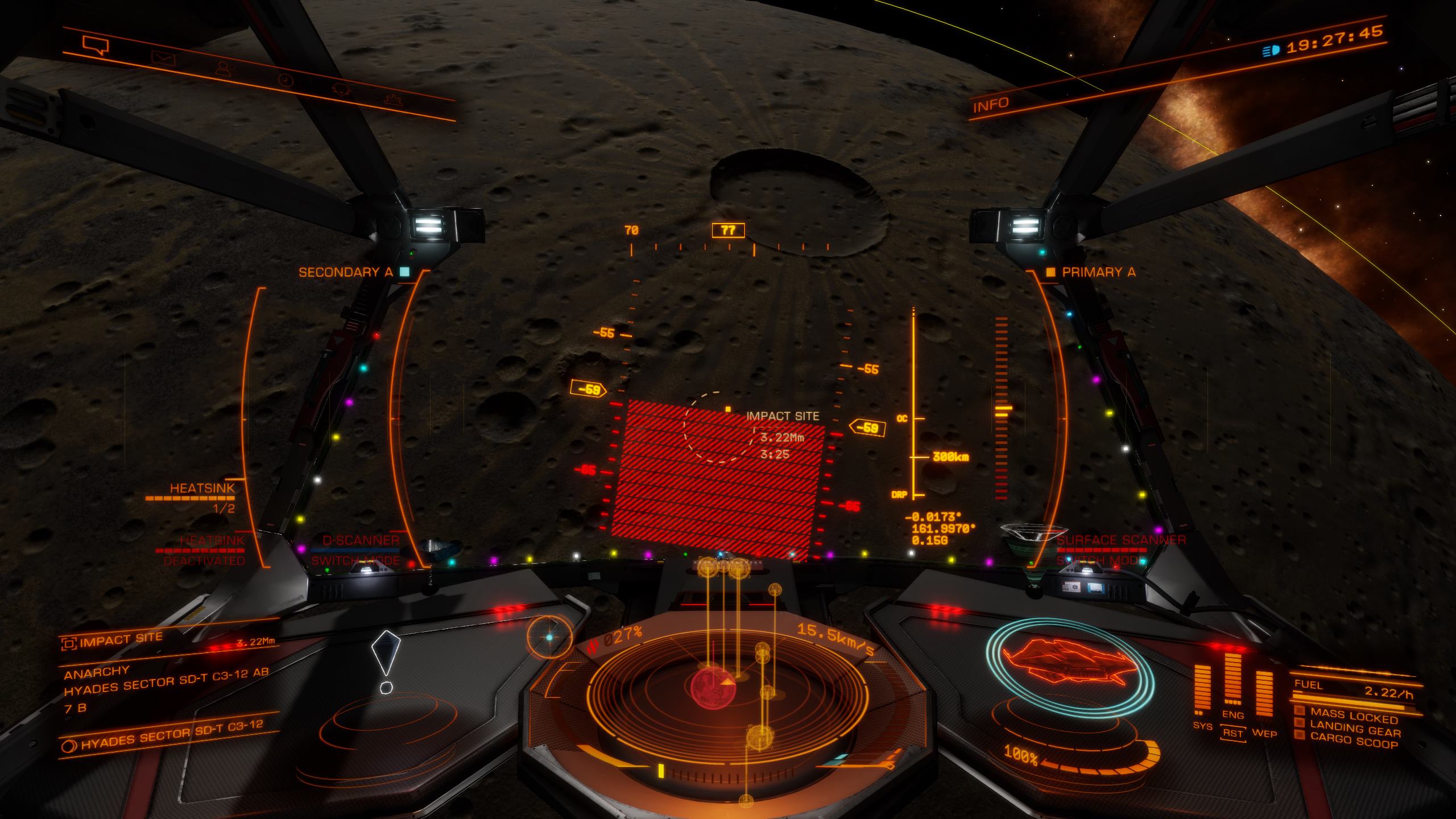Select the Primary A fire group label
Screen dimensions: 1456x819
coord(1098,272)
